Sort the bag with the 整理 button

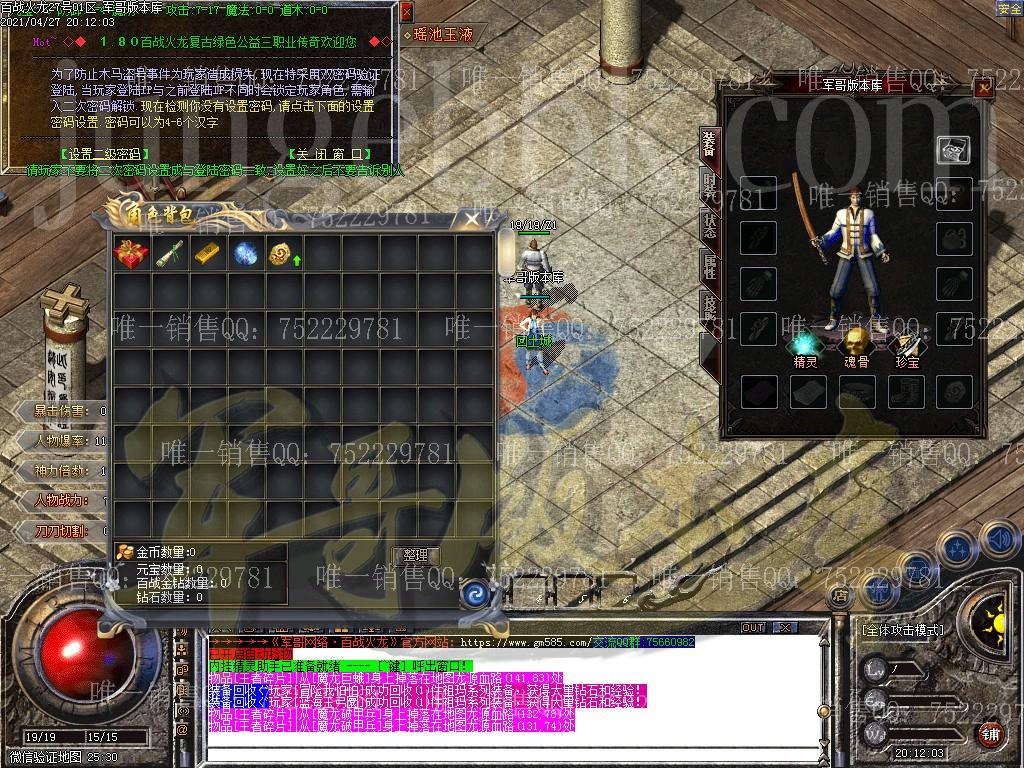coord(416,555)
